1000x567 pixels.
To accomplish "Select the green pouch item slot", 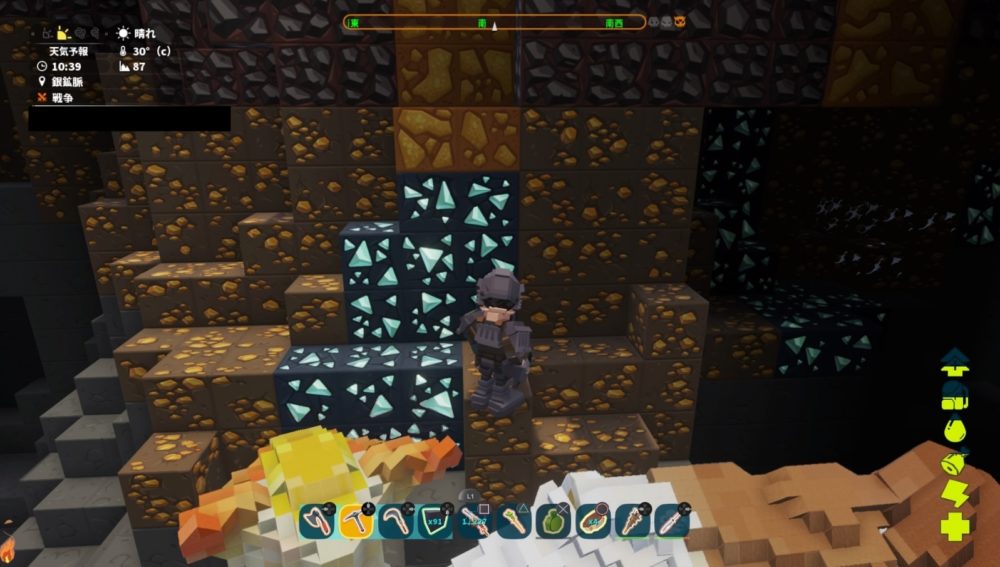I will click(x=553, y=521).
